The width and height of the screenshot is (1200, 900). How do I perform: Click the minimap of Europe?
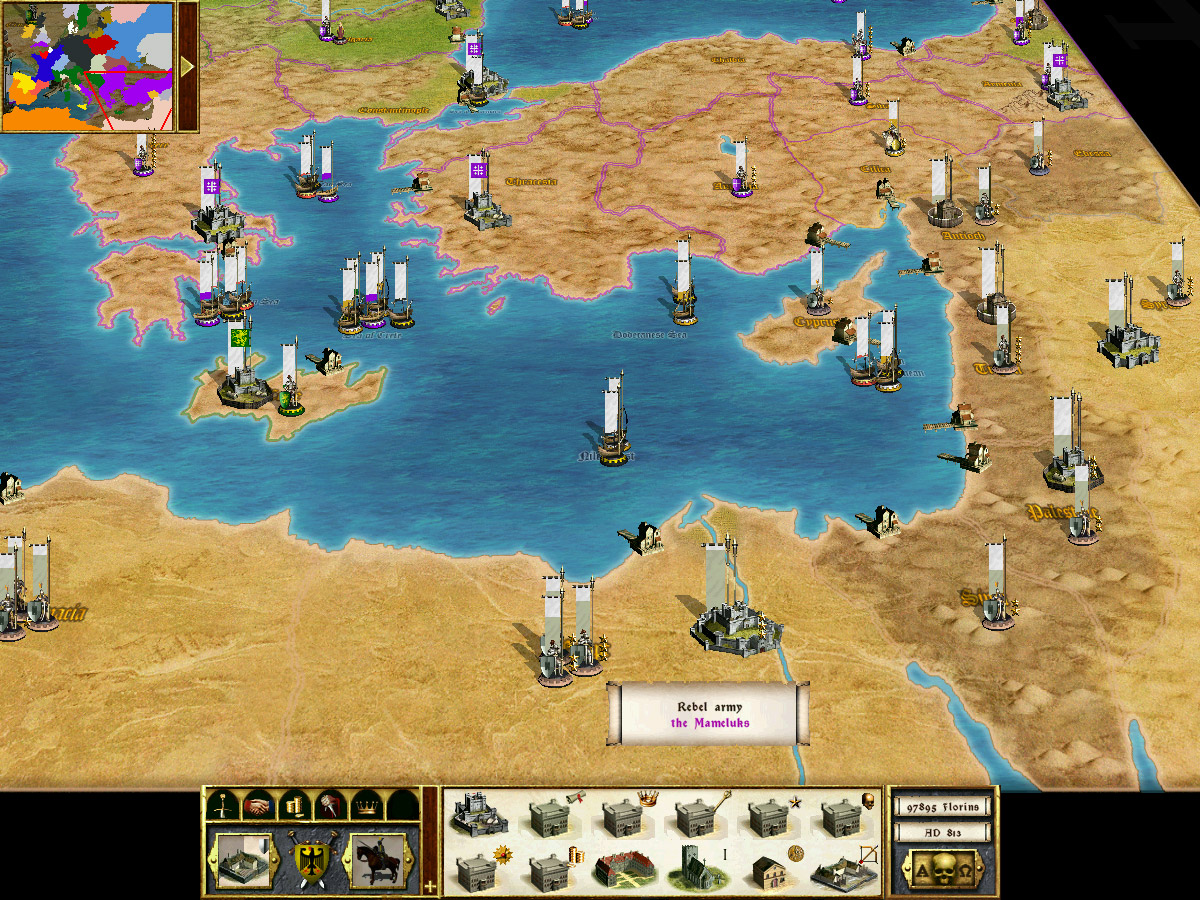[x=88, y=66]
